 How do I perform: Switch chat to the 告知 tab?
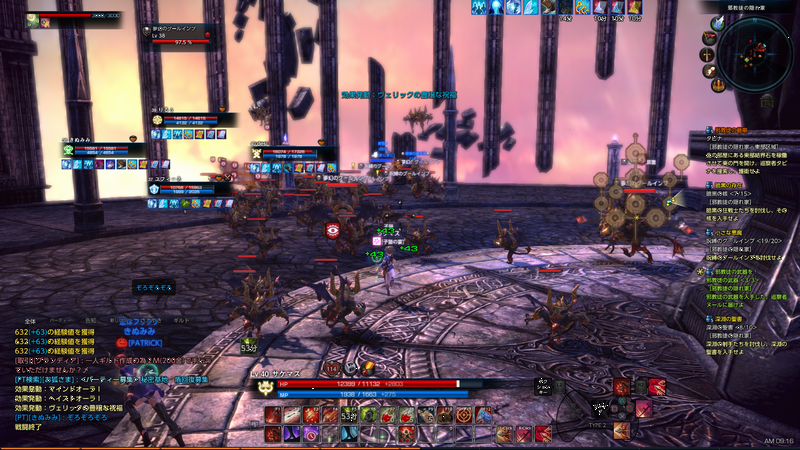(x=90, y=319)
